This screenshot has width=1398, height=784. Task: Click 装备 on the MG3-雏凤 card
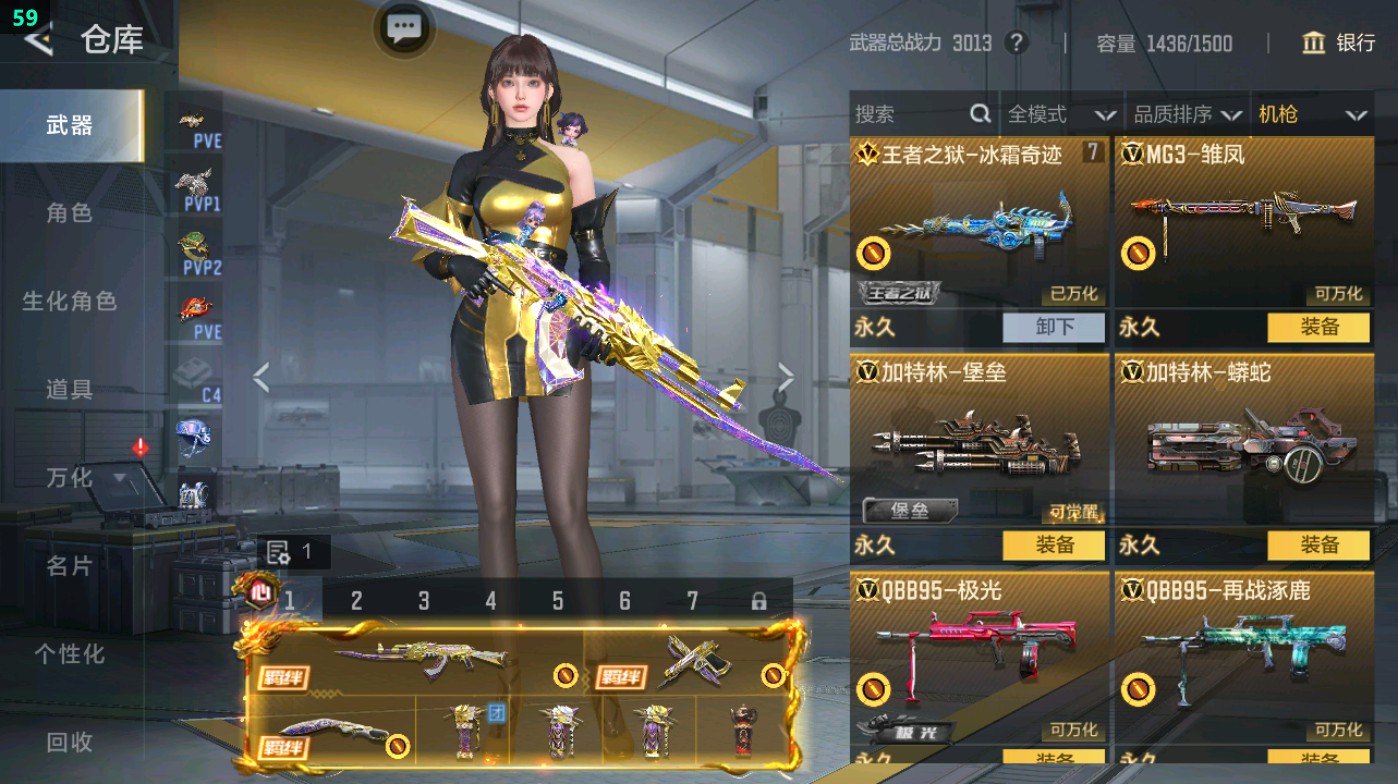click(x=1318, y=328)
